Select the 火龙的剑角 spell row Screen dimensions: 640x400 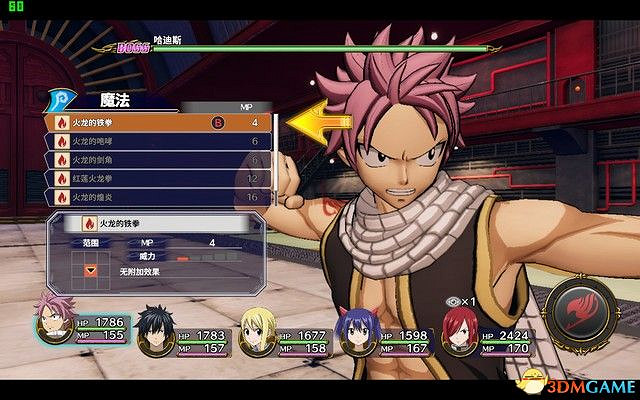[150, 160]
